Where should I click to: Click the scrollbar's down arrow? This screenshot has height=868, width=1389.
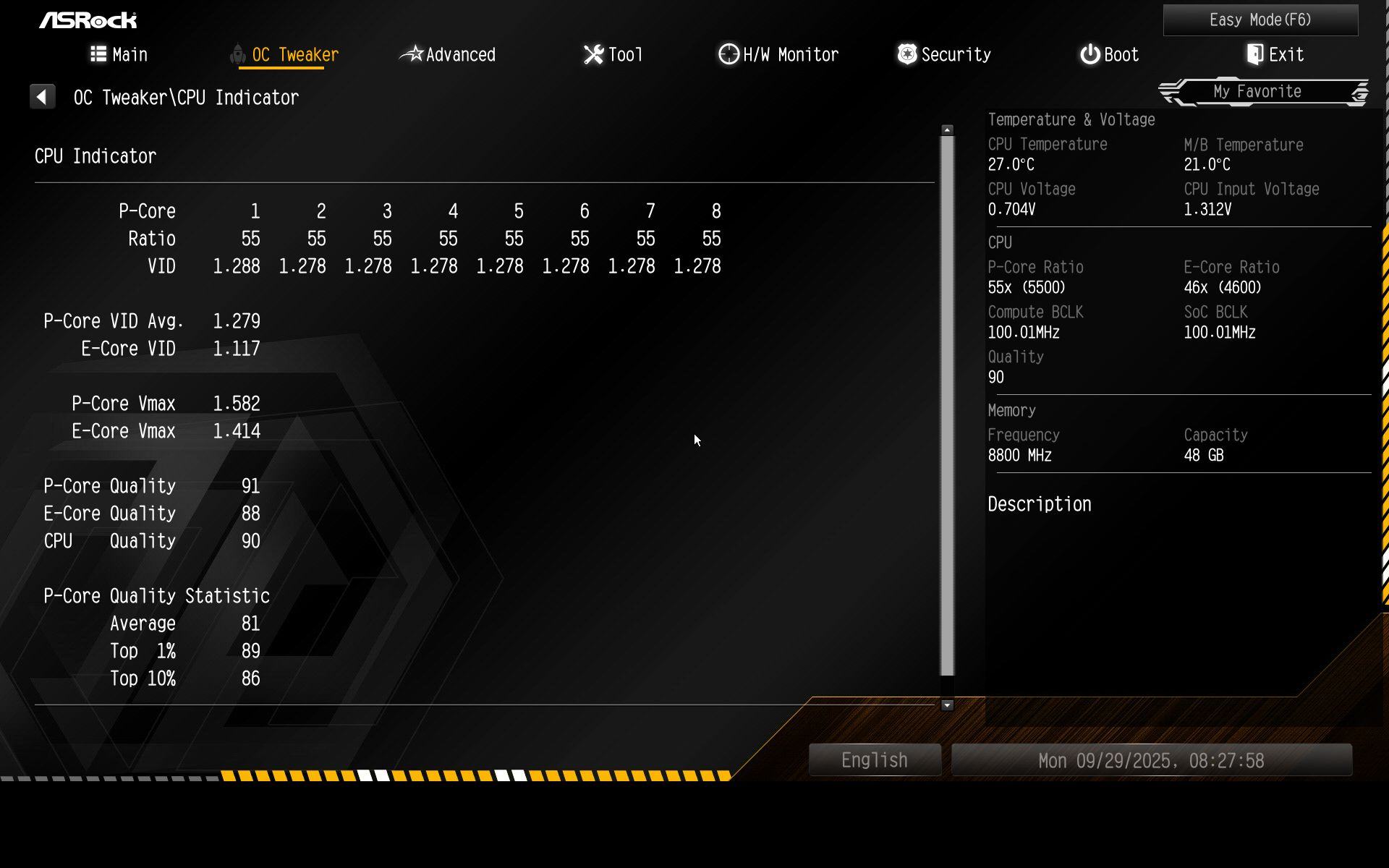(x=947, y=705)
